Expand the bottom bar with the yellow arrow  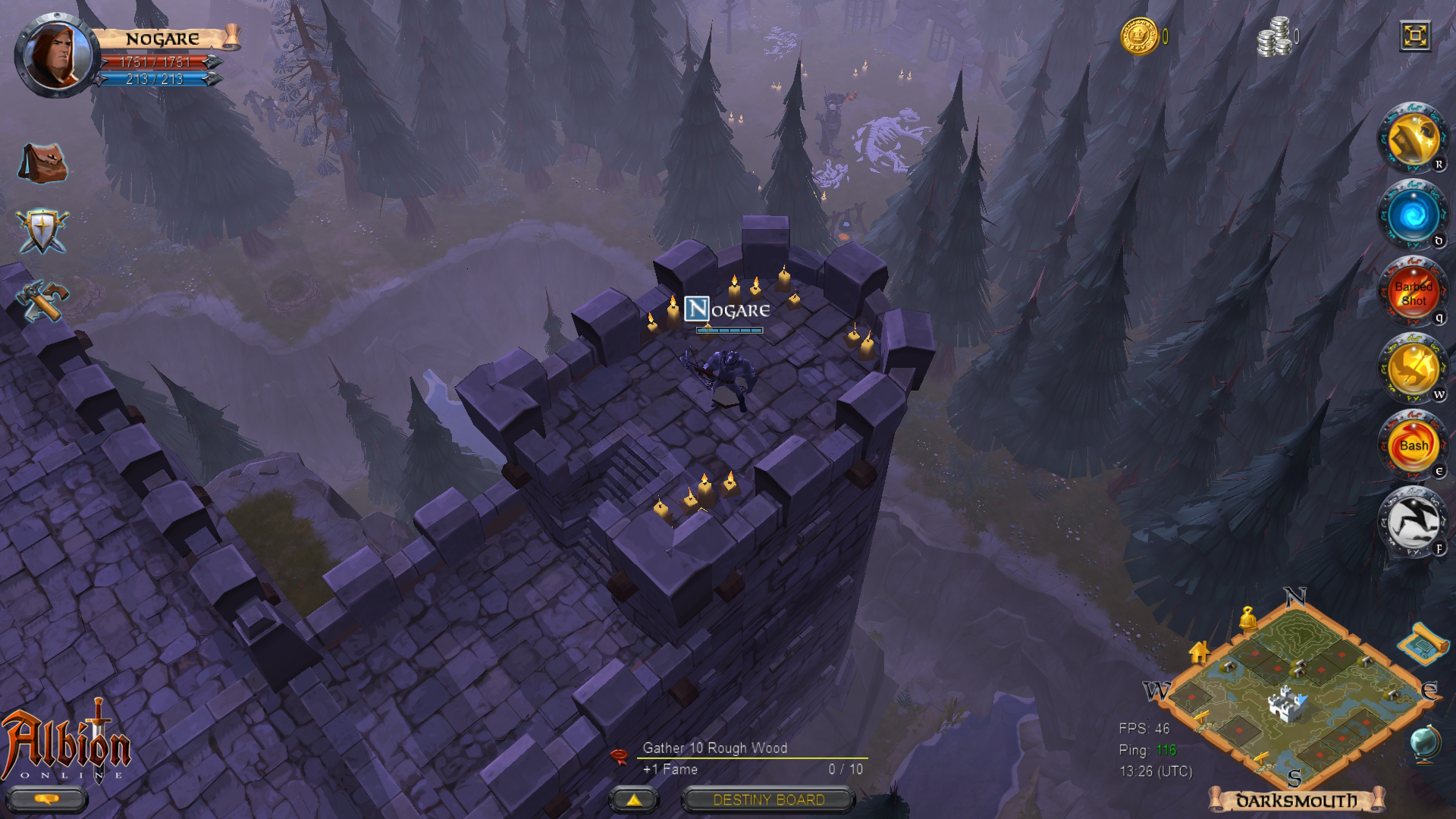pos(632,800)
